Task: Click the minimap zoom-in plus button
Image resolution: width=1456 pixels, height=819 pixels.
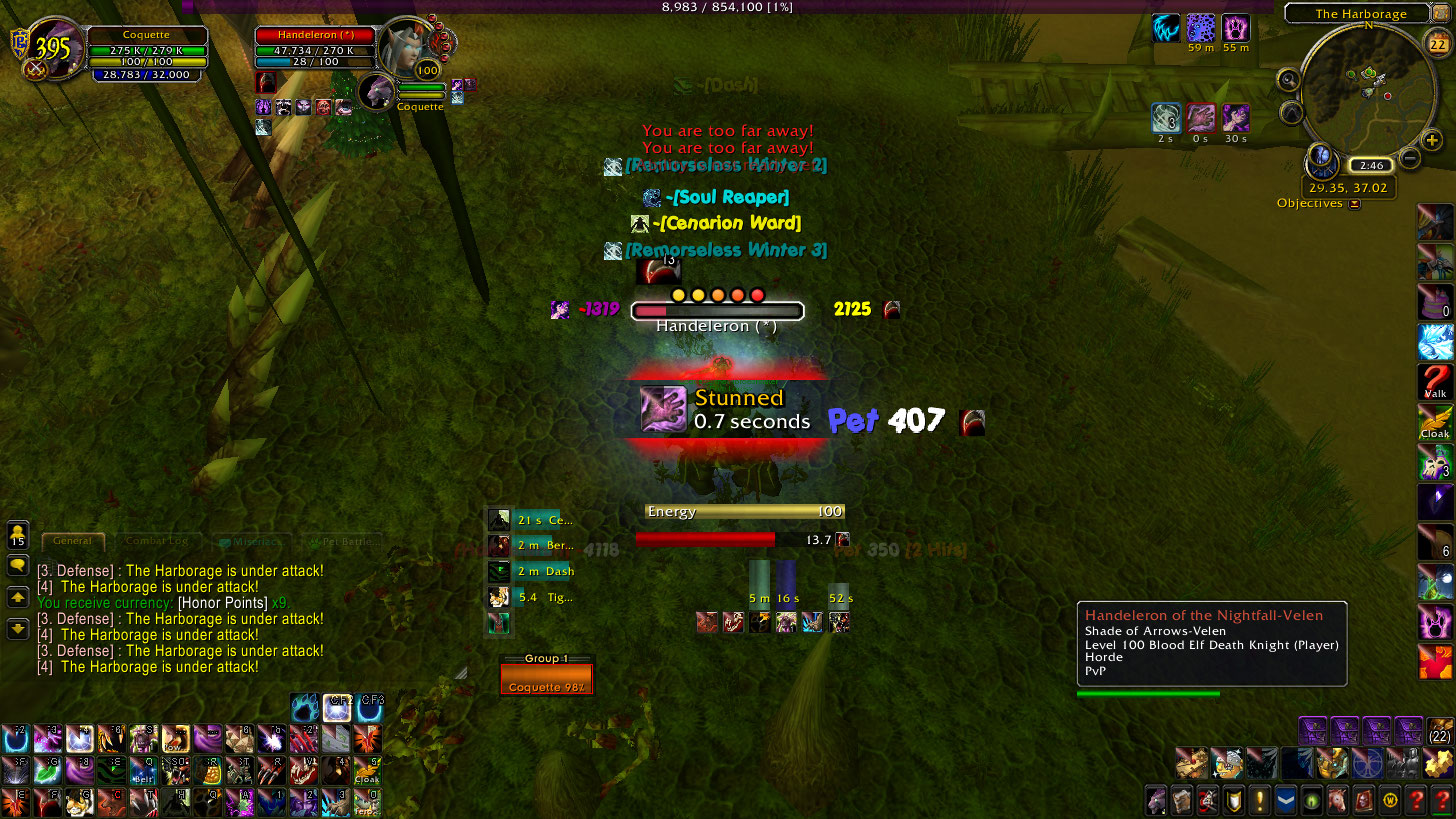Action: [1432, 141]
